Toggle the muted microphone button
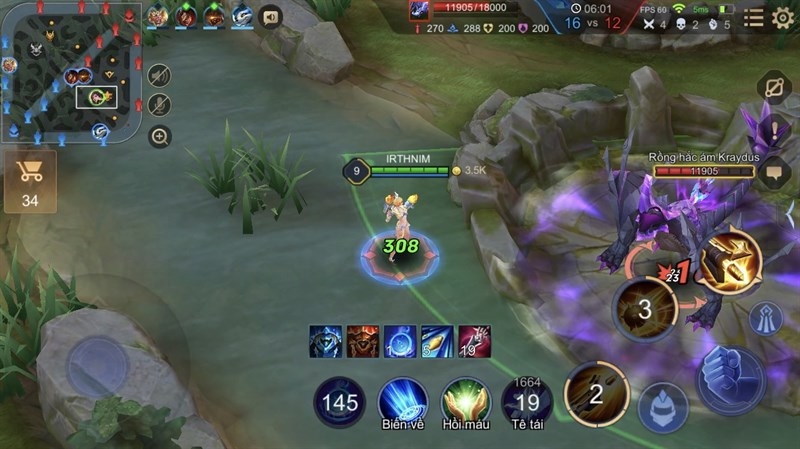800x449 pixels. 159,105
